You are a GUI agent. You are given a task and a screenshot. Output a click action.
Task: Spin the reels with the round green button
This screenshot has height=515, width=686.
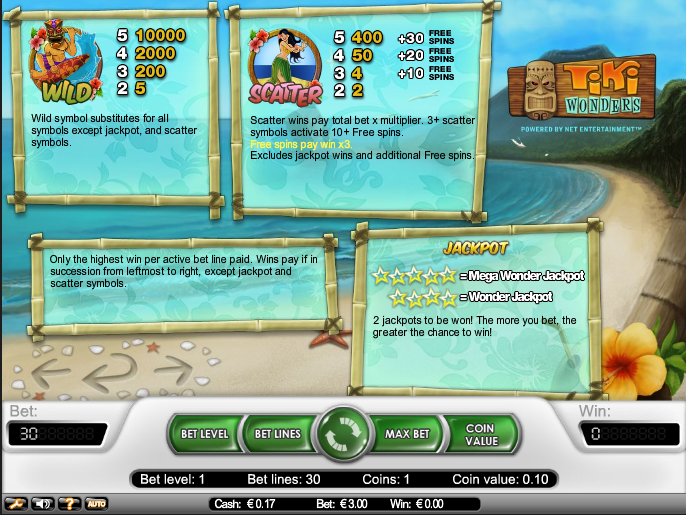(342, 434)
